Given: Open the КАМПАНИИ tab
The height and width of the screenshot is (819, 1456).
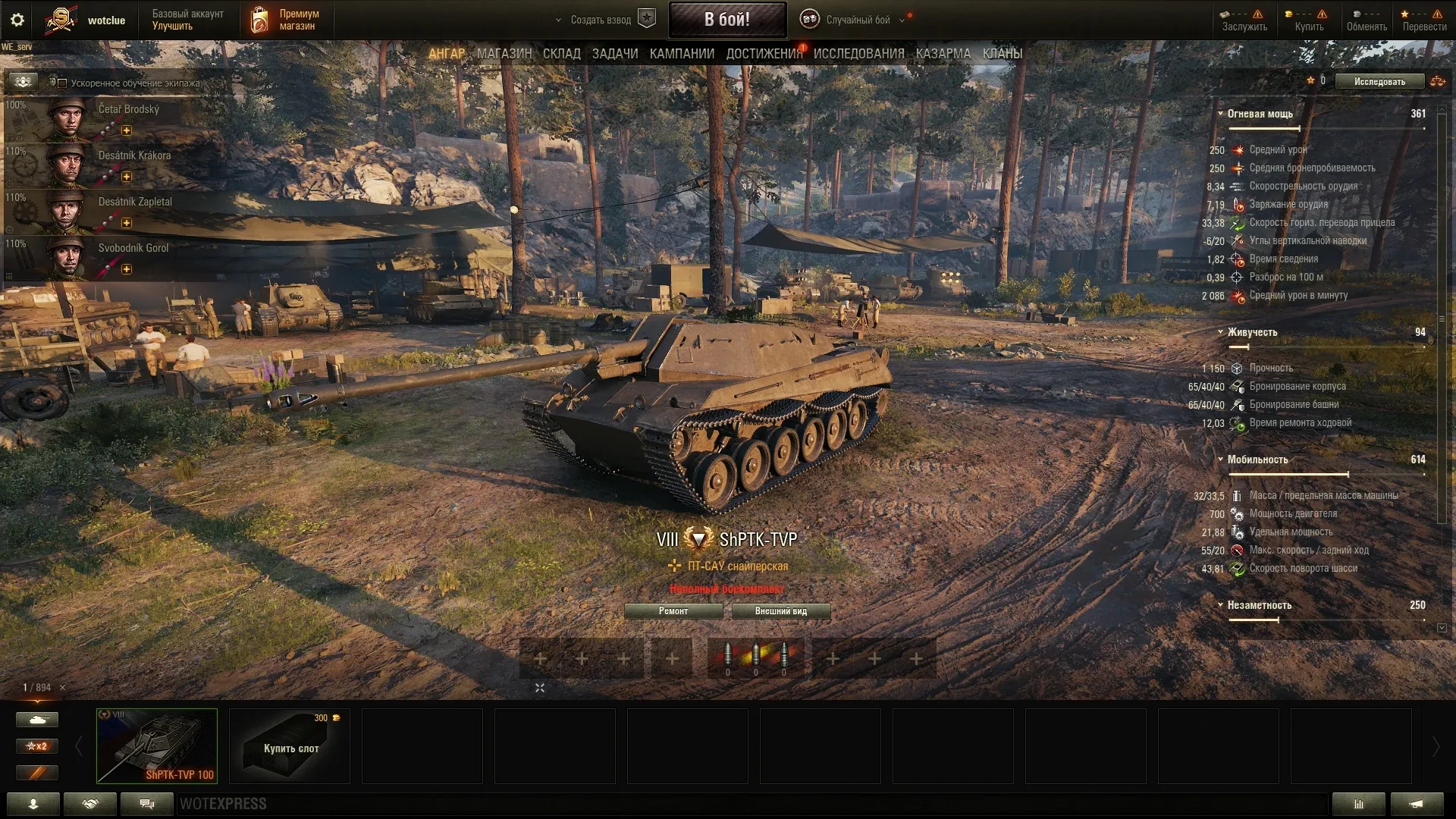Looking at the screenshot, I should [682, 54].
